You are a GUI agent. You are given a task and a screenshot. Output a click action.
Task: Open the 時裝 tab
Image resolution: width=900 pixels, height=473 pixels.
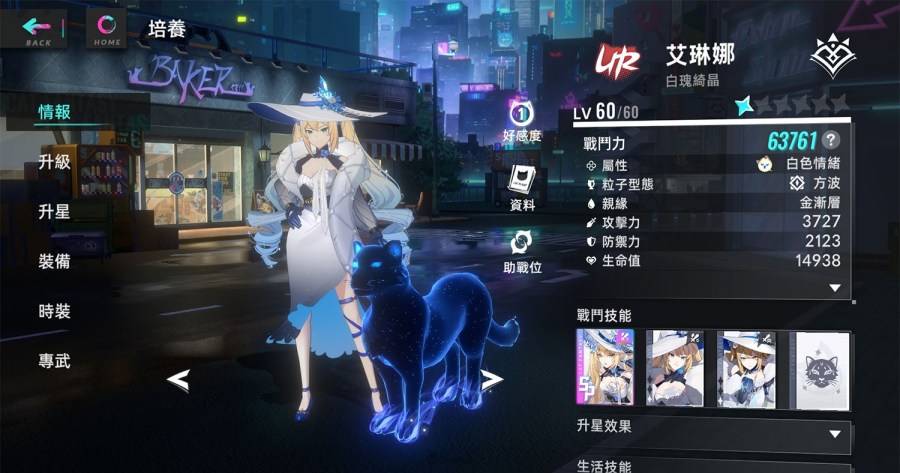[x=54, y=311]
